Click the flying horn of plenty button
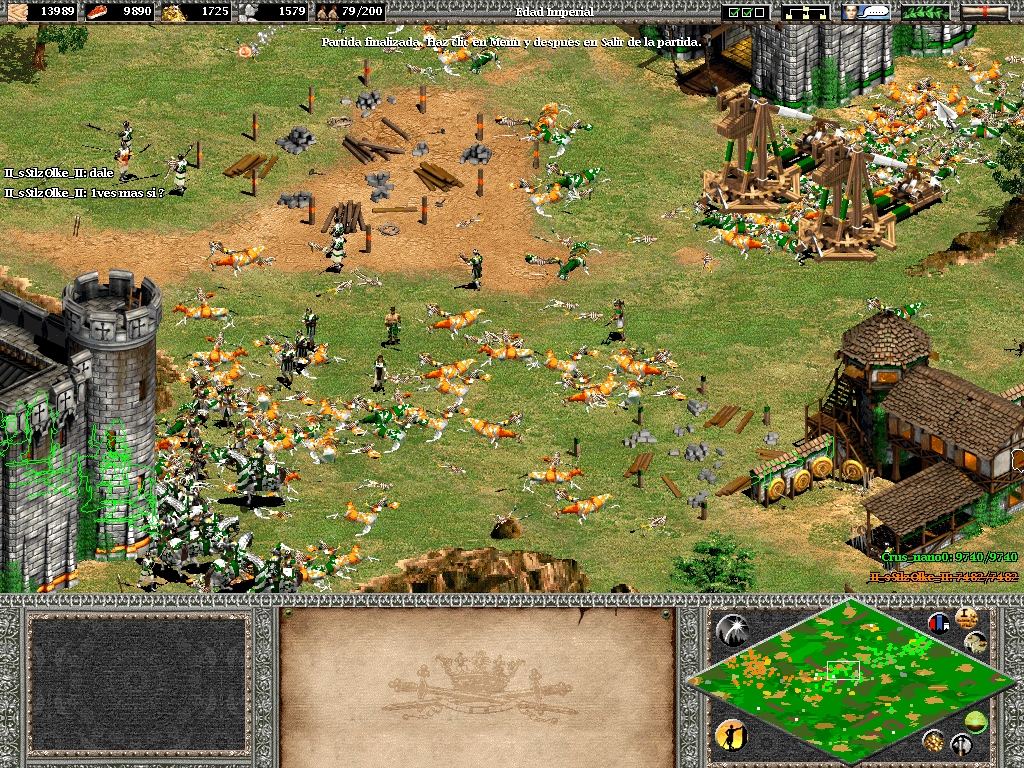 976,642
